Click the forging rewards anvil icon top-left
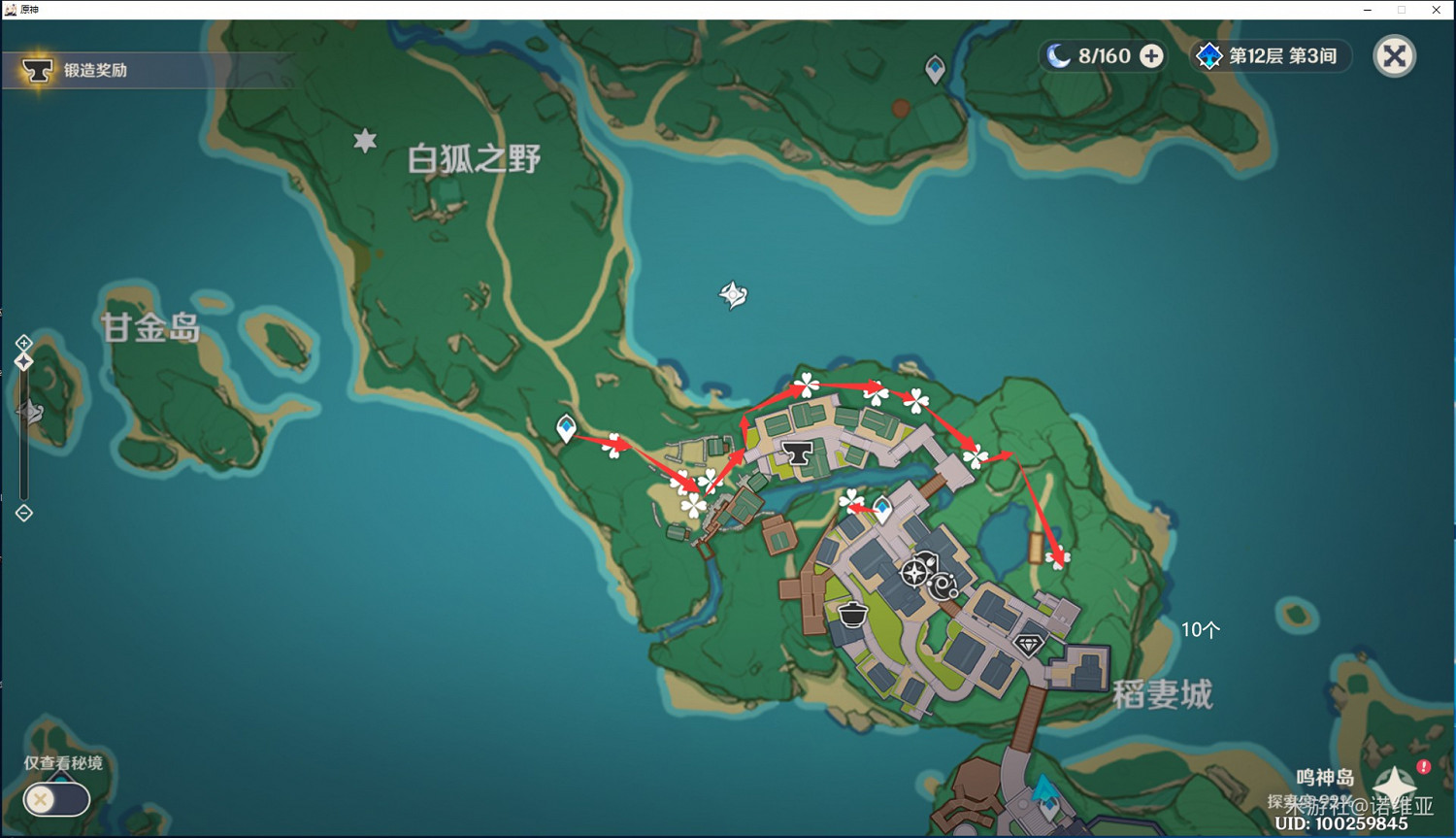Screen dimensions: 1456x838 (39, 70)
